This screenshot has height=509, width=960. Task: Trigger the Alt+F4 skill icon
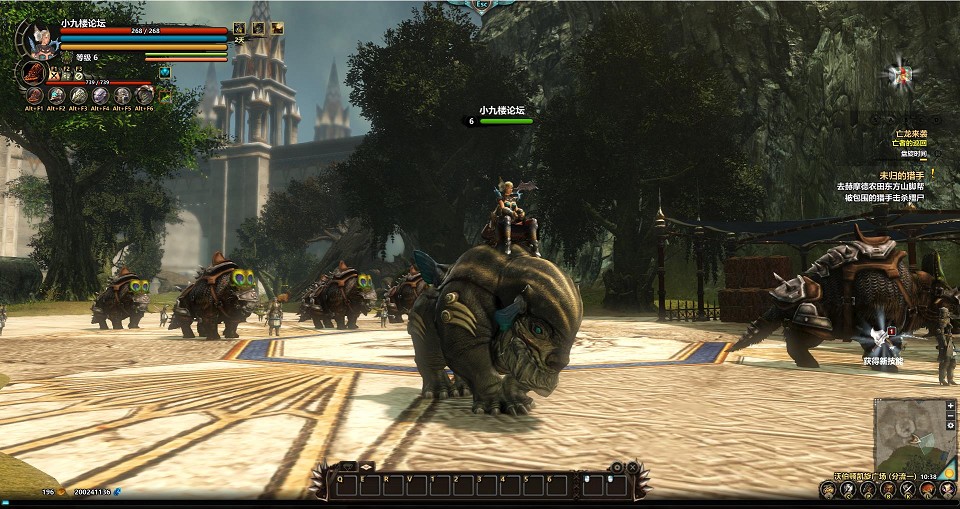[101, 95]
